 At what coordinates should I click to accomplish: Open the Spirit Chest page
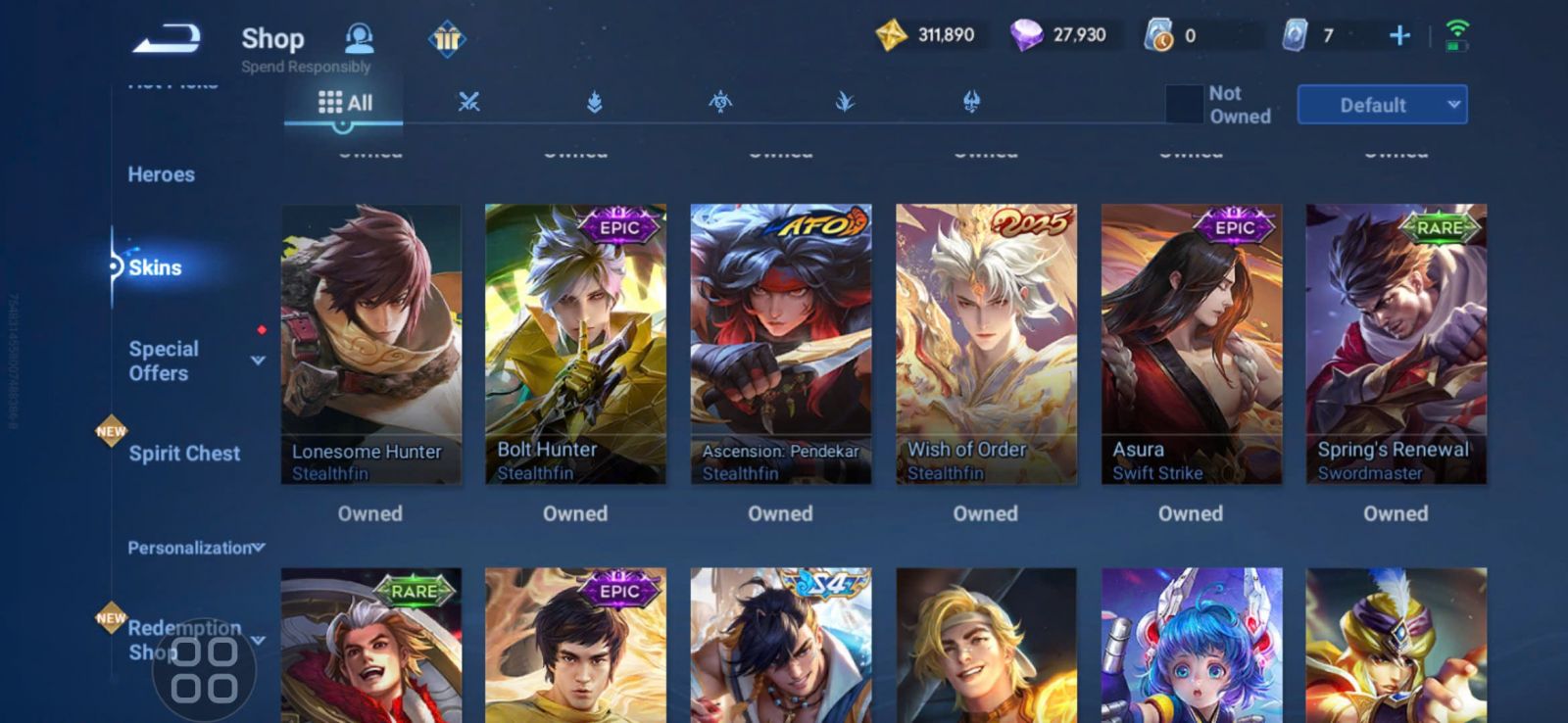tap(184, 454)
